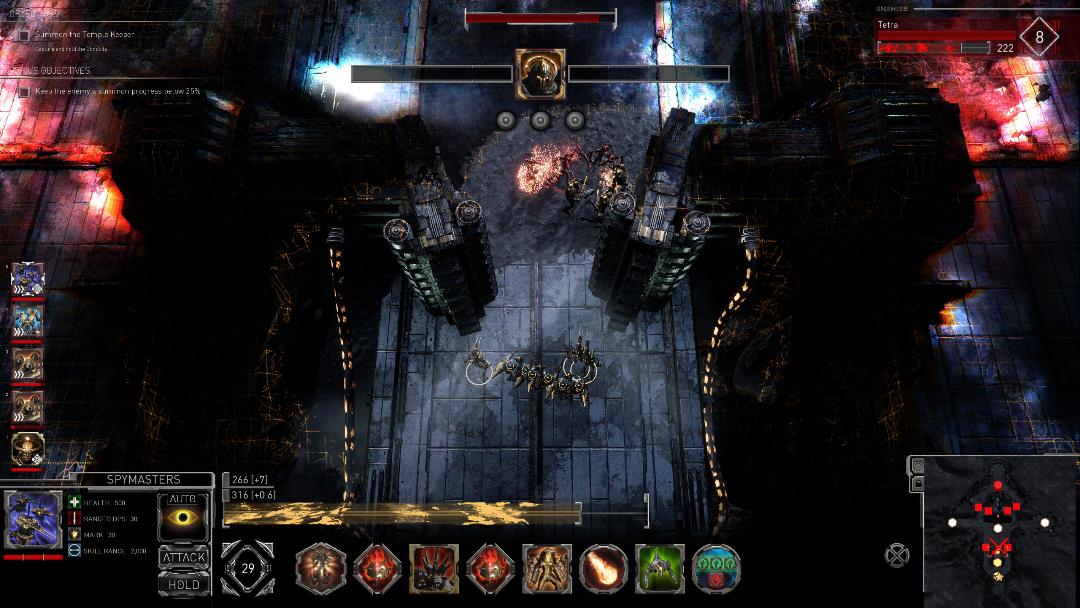This screenshot has width=1080, height=608.
Task: Activate the fireball ability
Action: 603,569
